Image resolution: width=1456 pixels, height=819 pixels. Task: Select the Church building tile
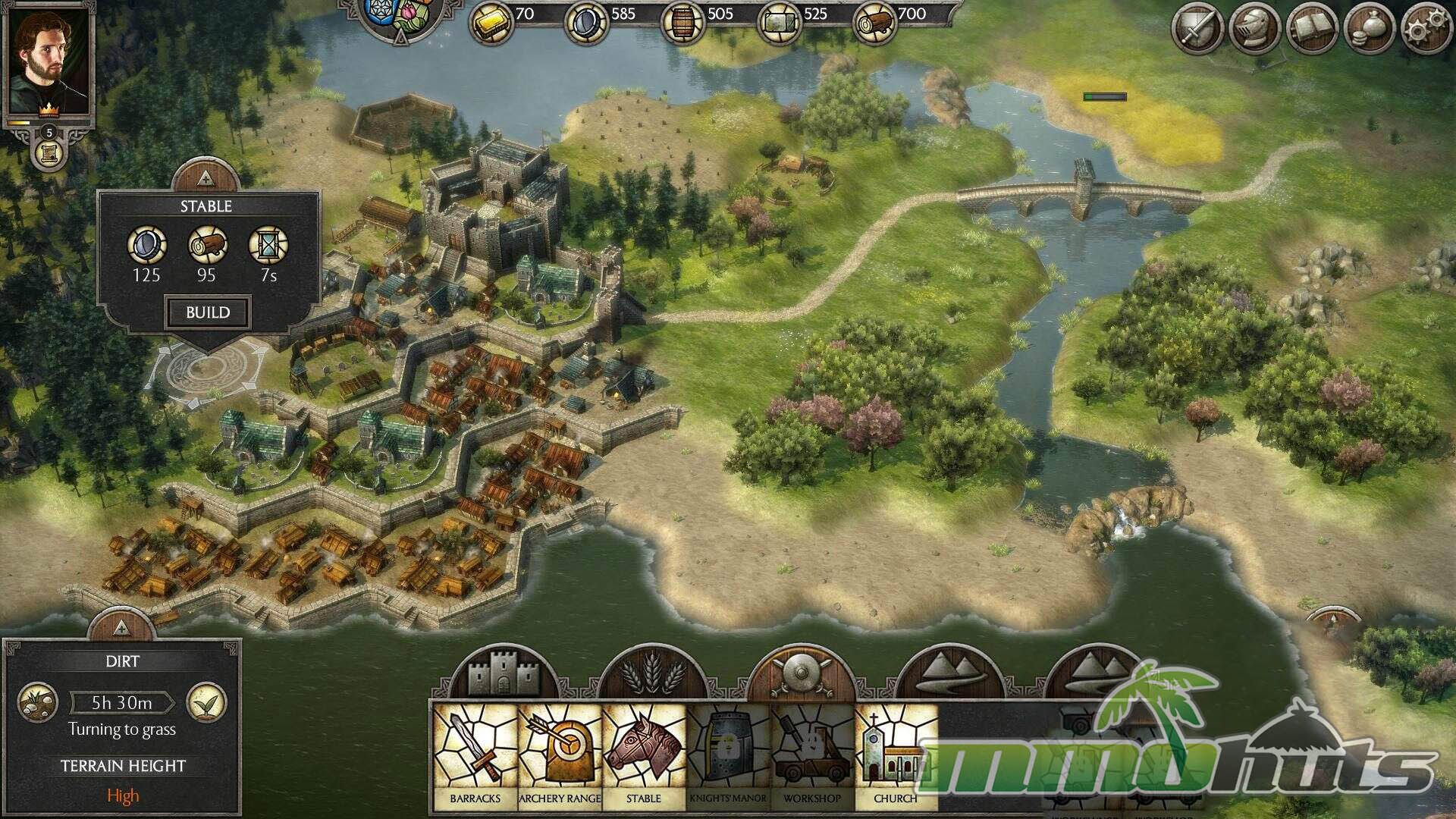[x=896, y=755]
